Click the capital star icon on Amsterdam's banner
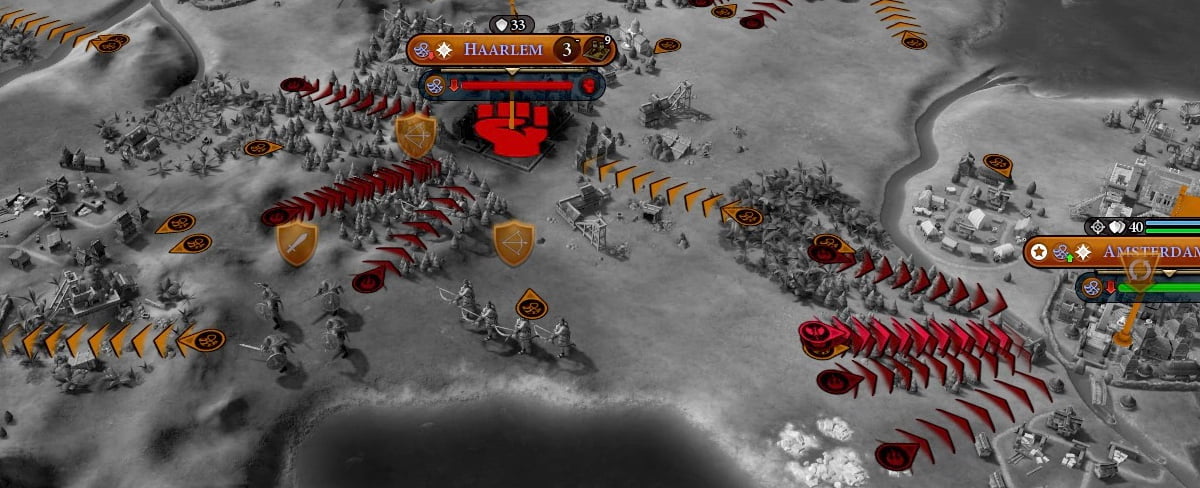1200x488 pixels. [x=1040, y=252]
